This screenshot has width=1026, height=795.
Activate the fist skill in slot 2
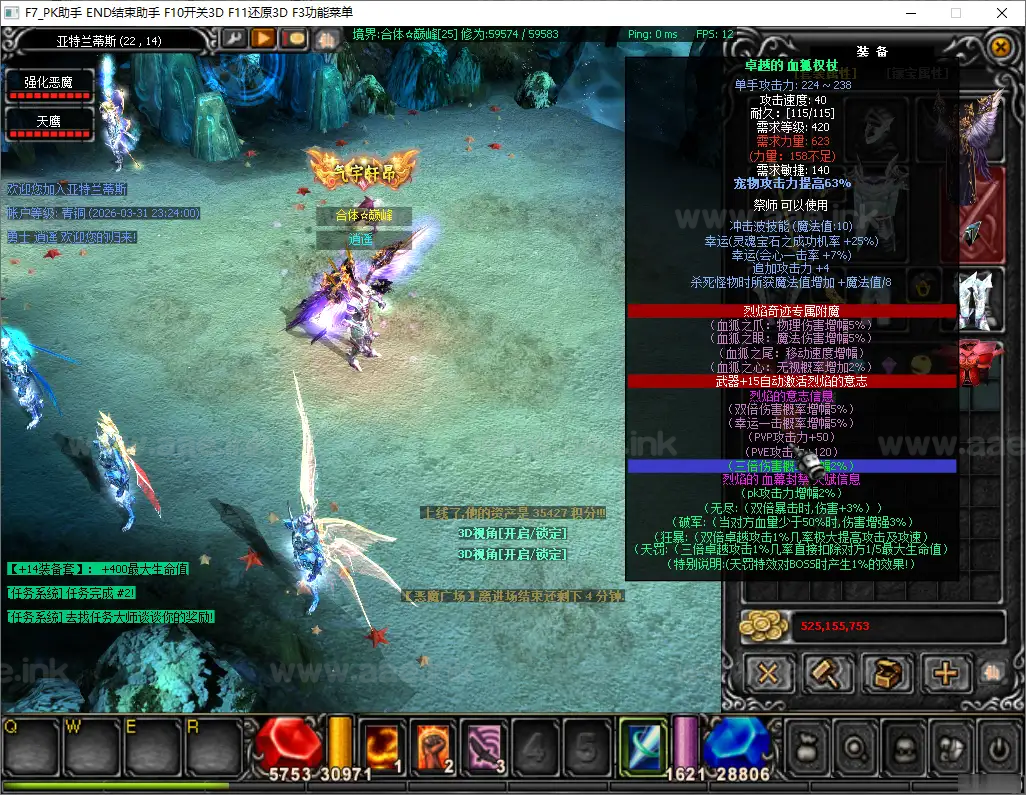coord(434,747)
